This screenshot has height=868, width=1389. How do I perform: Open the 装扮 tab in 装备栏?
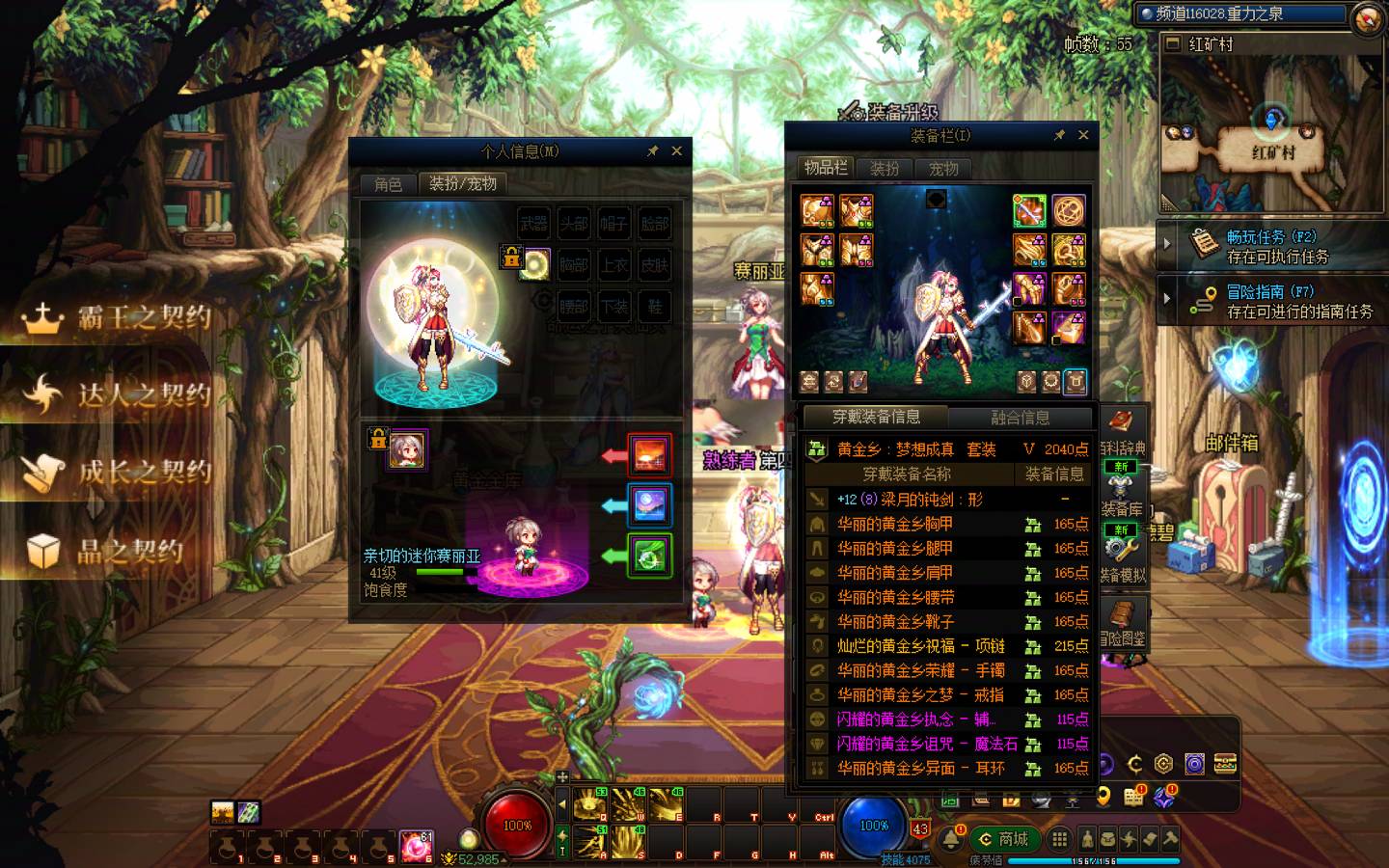[885, 169]
